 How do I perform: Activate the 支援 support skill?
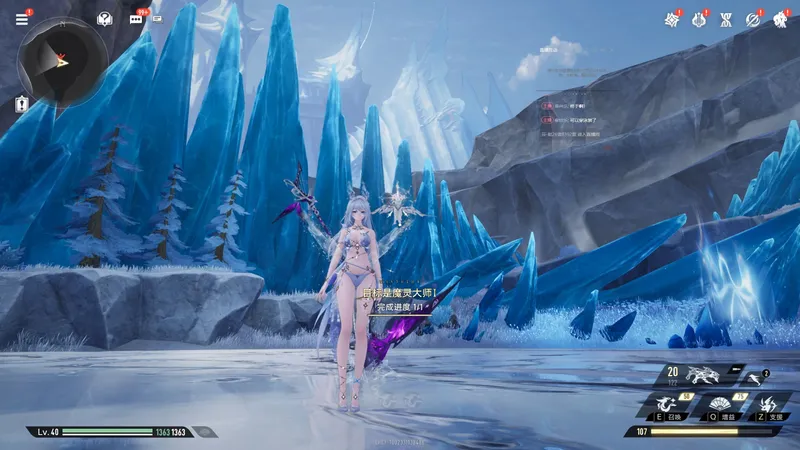pos(768,406)
